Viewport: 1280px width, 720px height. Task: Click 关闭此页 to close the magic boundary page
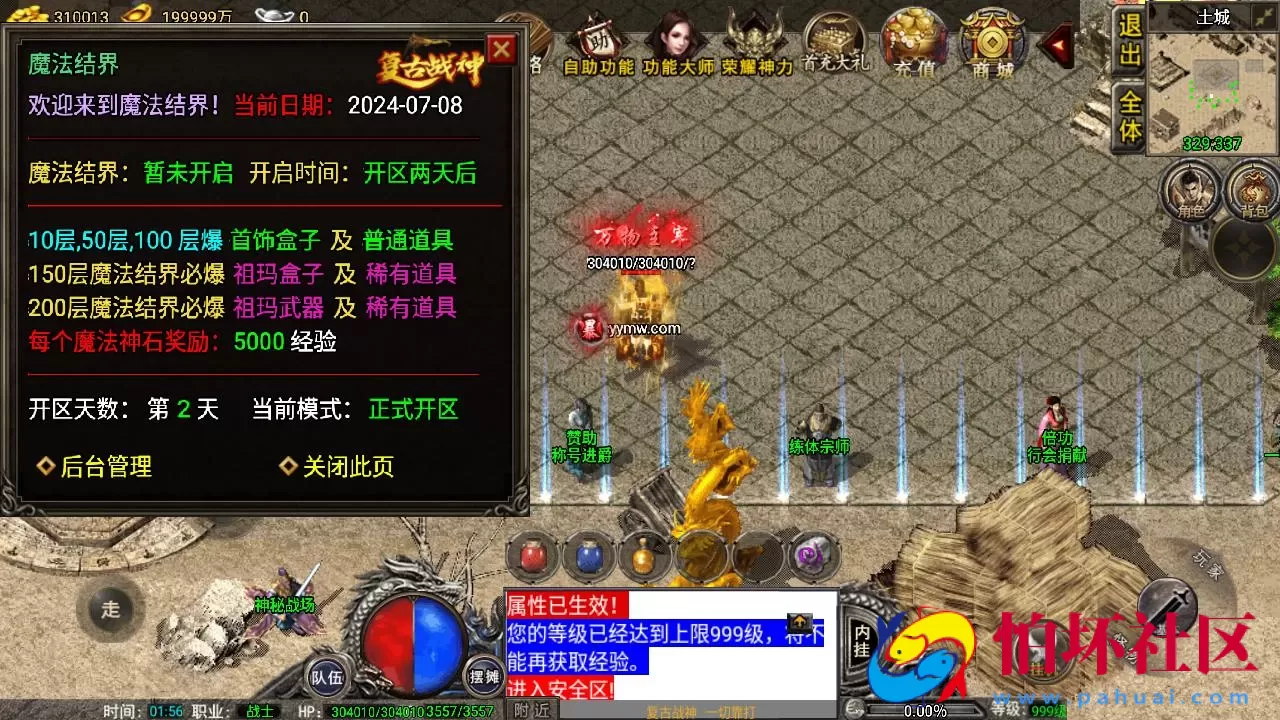(350, 467)
